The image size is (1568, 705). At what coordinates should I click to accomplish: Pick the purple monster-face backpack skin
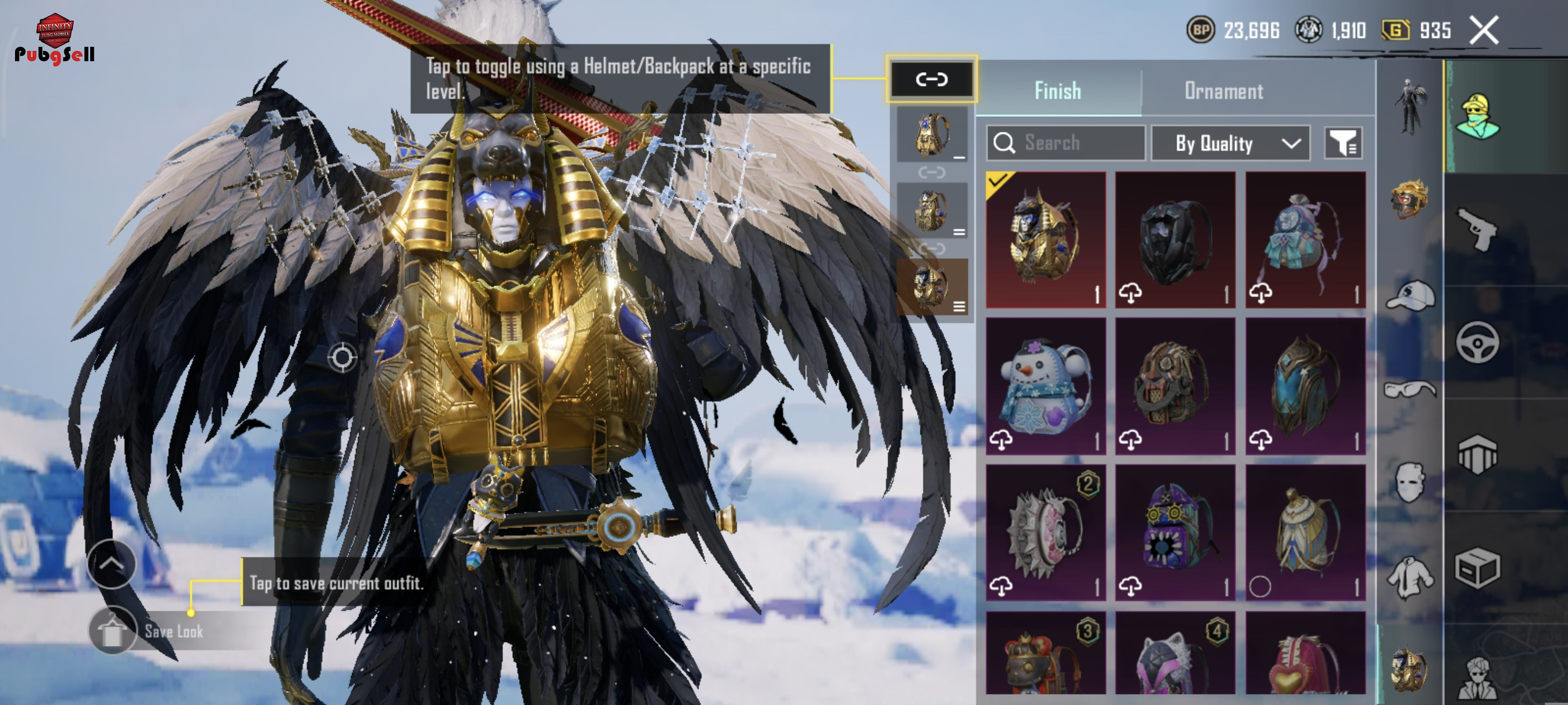(x=1175, y=533)
